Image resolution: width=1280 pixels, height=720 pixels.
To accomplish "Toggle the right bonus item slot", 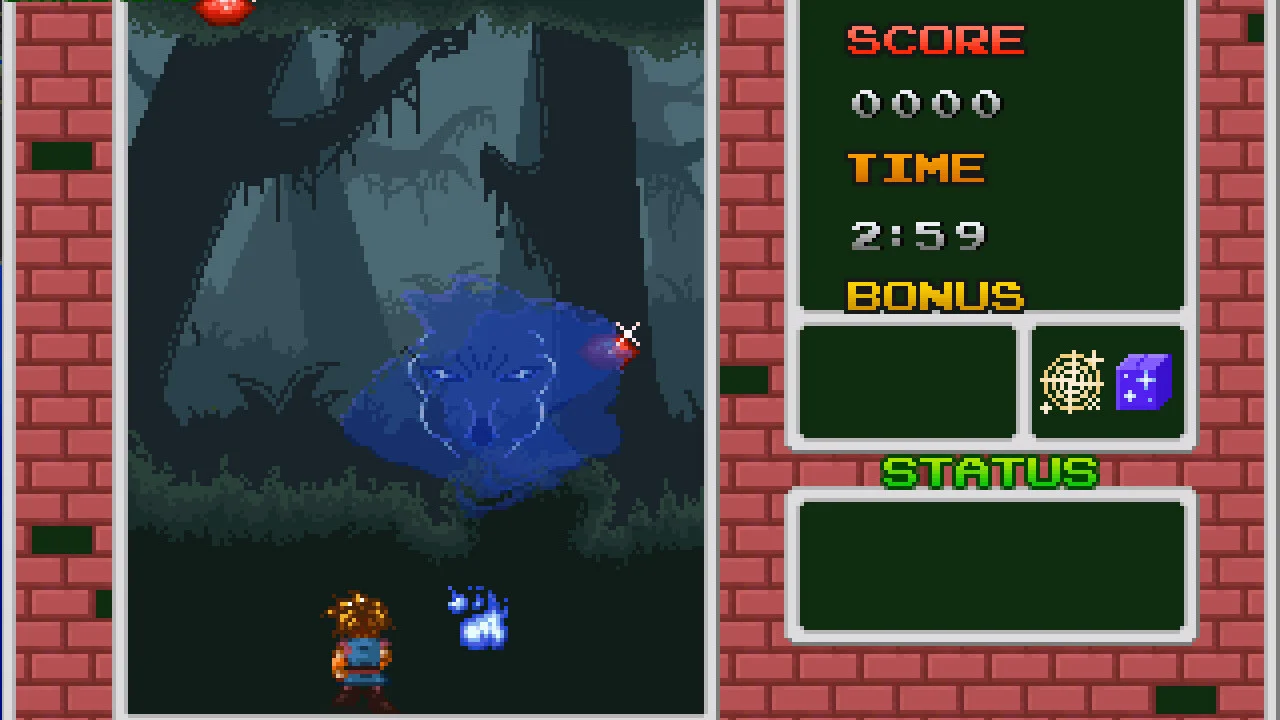I will point(1106,382).
